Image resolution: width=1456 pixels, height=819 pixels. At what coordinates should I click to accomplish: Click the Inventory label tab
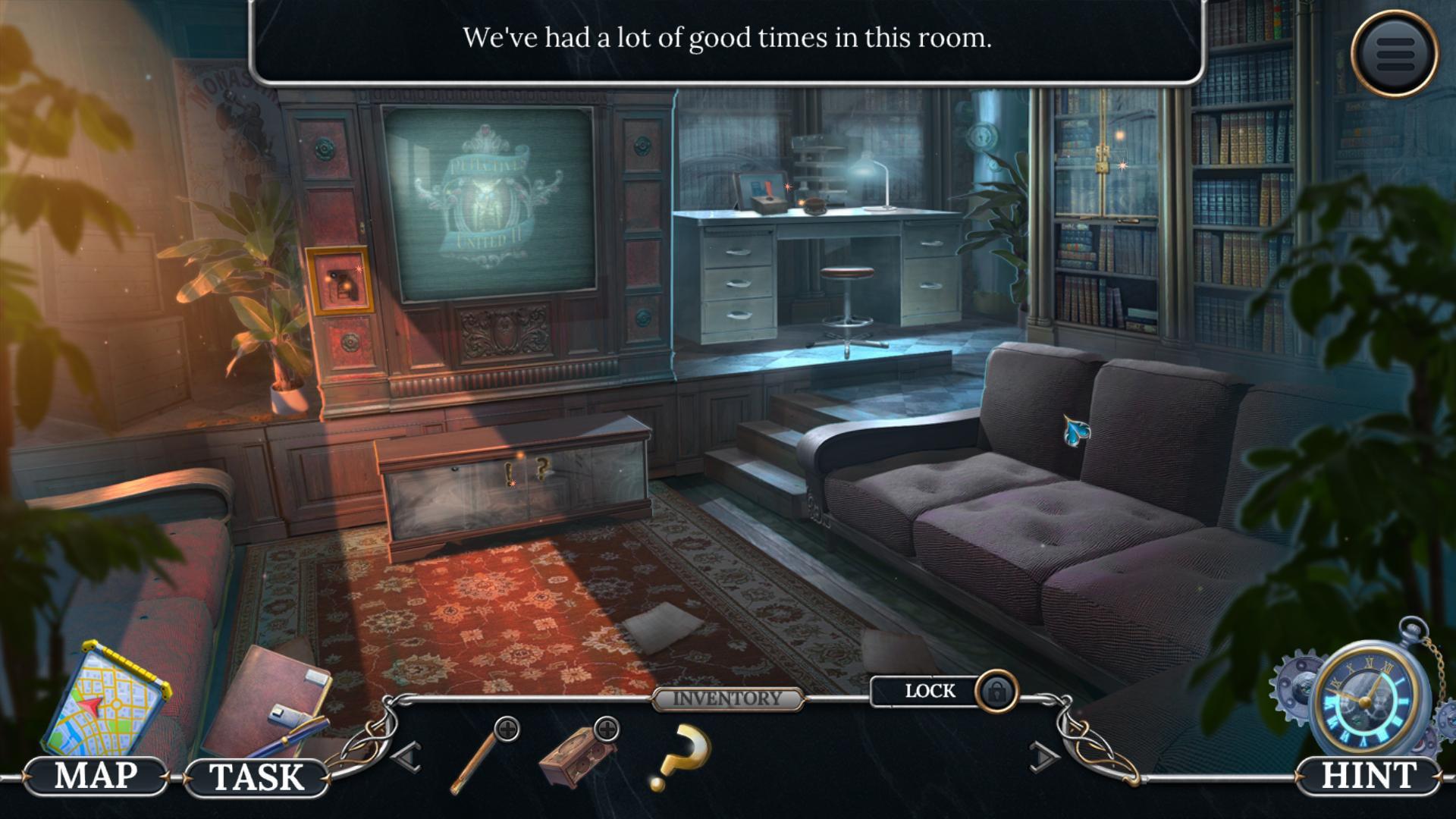[x=727, y=698]
